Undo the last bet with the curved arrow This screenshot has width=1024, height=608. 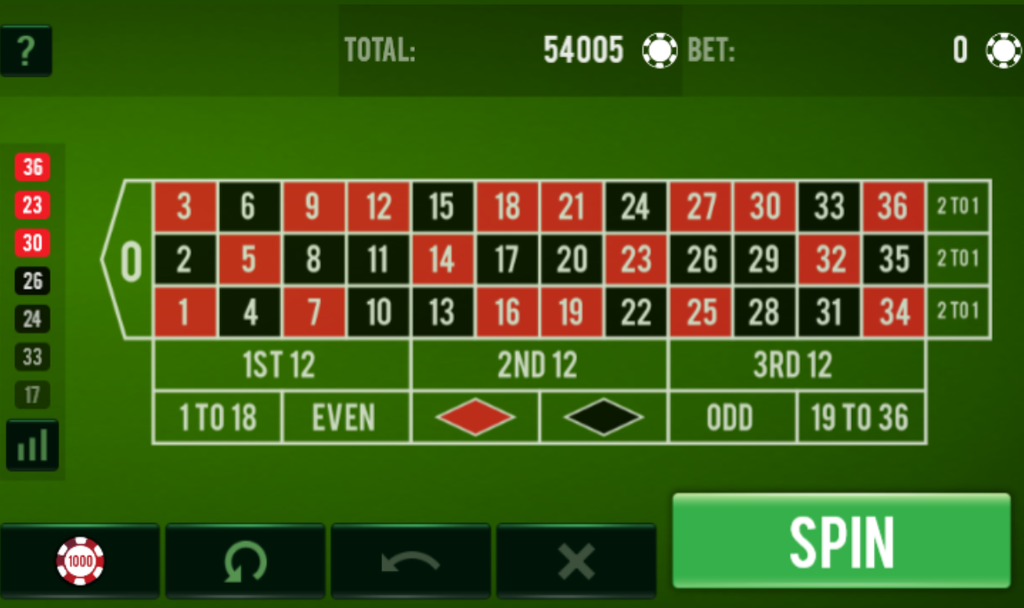point(410,561)
